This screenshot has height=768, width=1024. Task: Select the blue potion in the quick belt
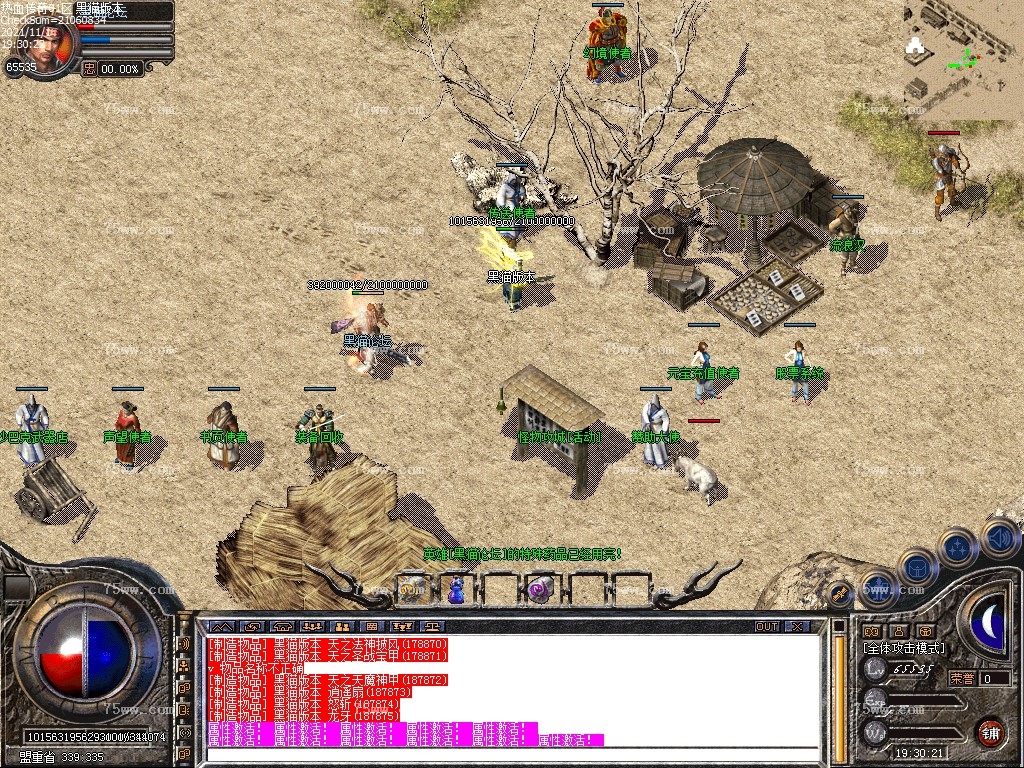point(456,590)
